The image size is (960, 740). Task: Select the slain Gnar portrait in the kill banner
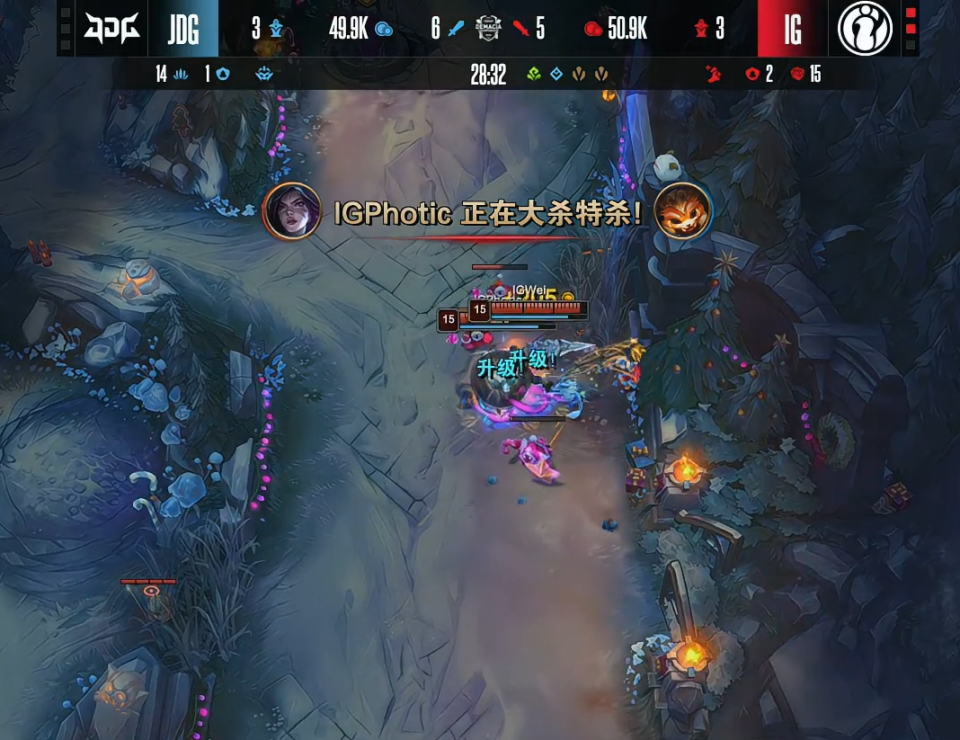tap(682, 211)
